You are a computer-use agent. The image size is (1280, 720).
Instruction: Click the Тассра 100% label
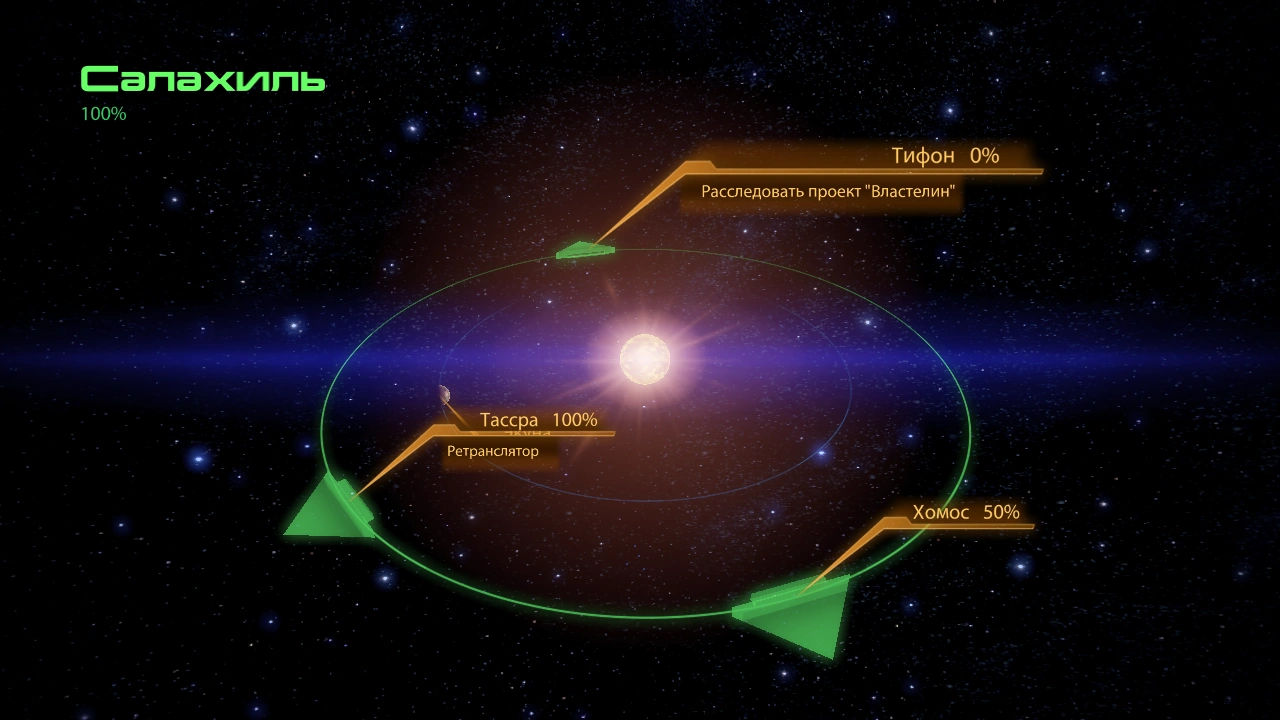[x=540, y=420]
